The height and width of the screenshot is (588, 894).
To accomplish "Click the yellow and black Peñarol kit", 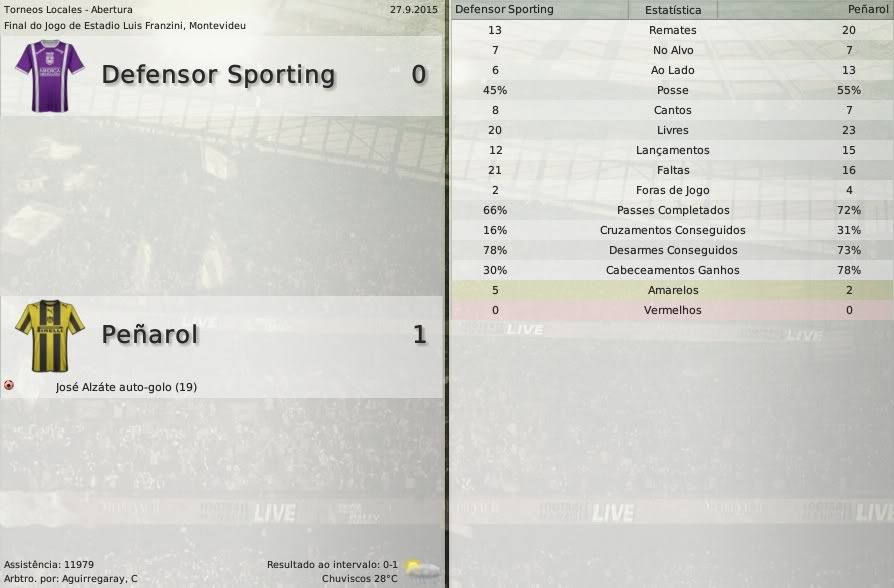I will (50, 333).
